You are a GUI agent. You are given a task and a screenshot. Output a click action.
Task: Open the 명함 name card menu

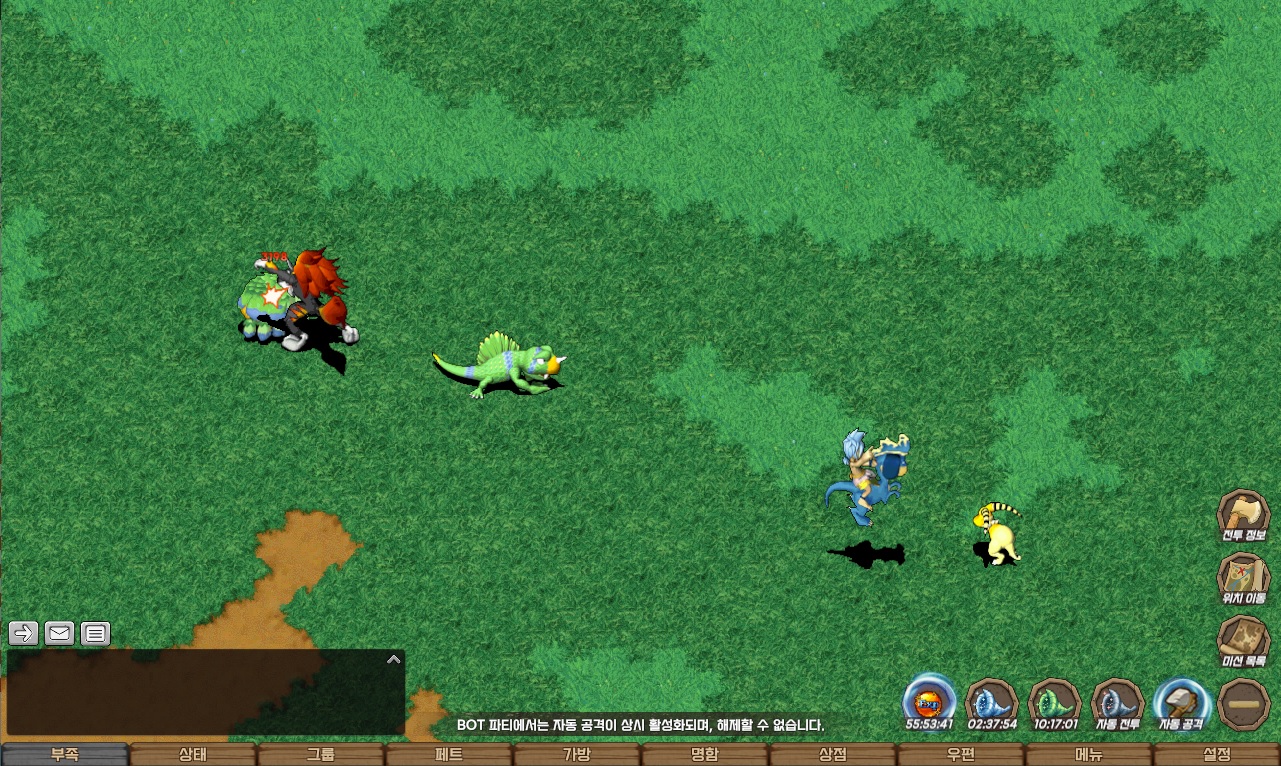[x=704, y=755]
